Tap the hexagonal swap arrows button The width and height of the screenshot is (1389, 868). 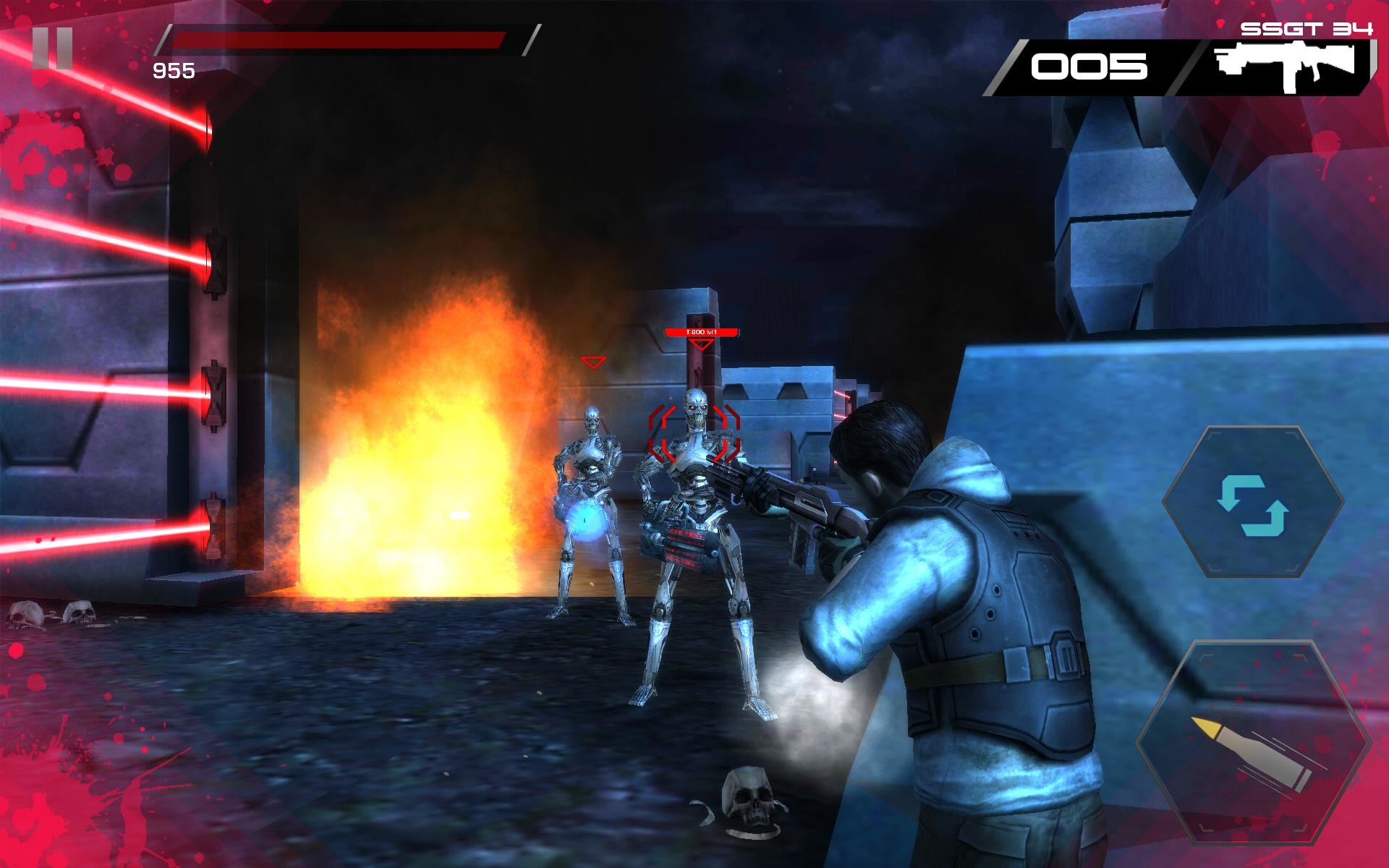coord(1252,502)
